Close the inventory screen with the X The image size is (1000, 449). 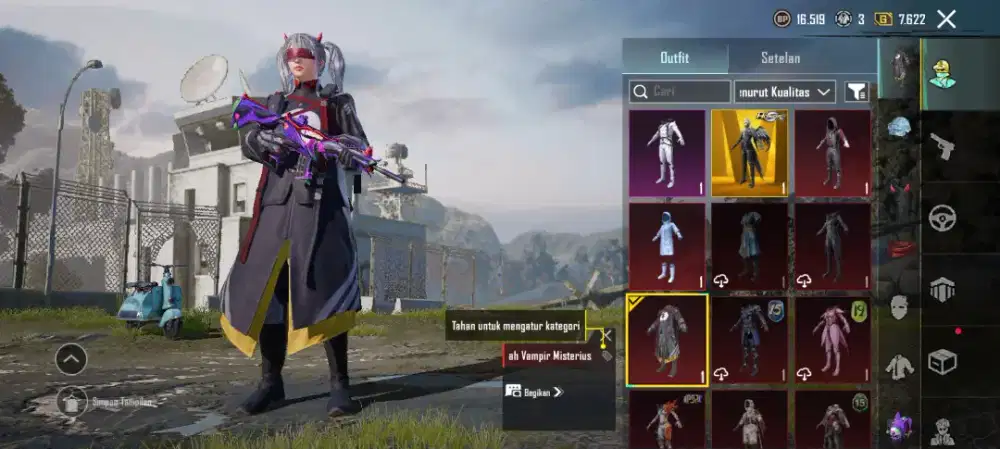946,18
